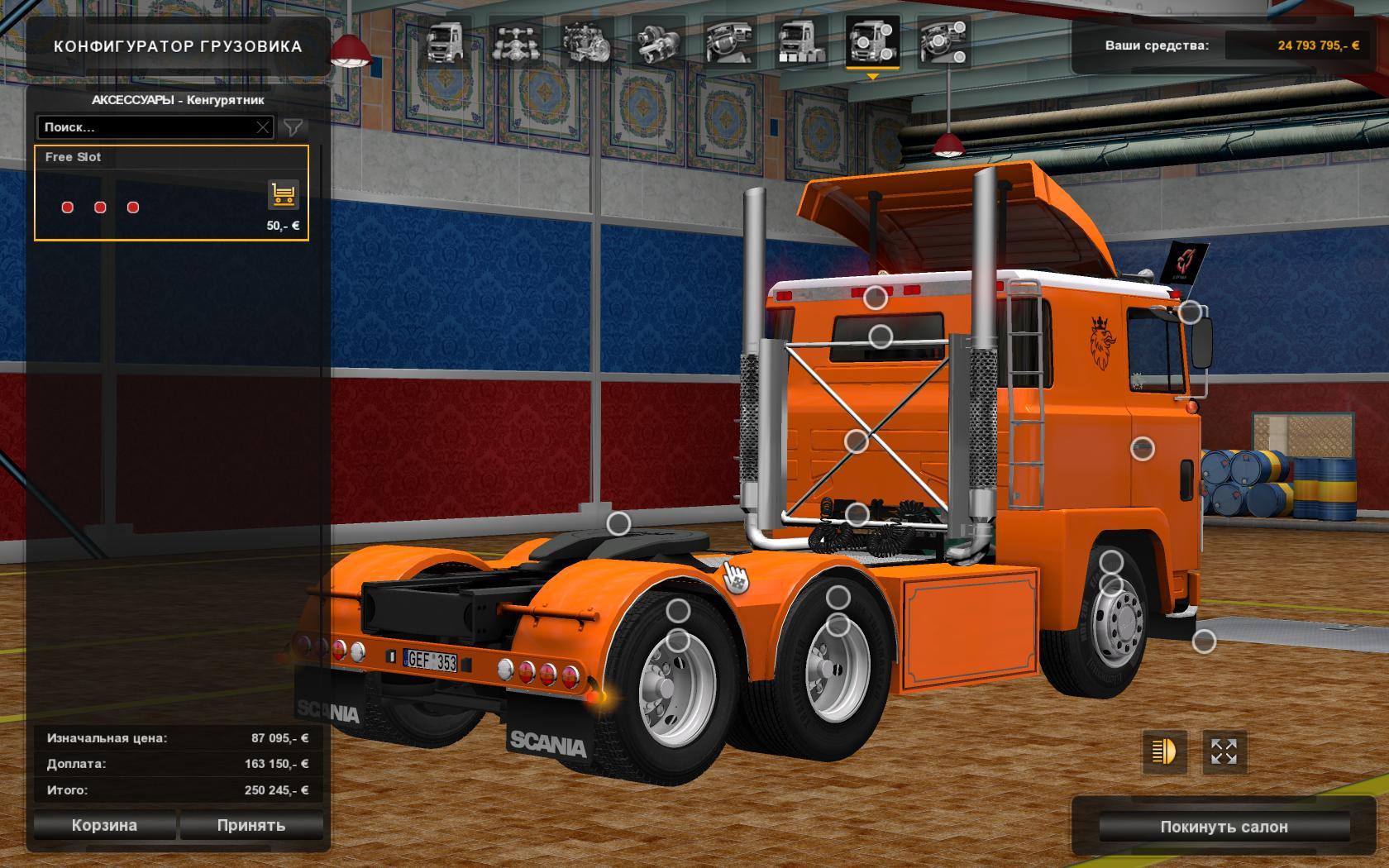Image resolution: width=1389 pixels, height=868 pixels.
Task: Select the fifth wheel accessory node
Action: click(x=618, y=523)
